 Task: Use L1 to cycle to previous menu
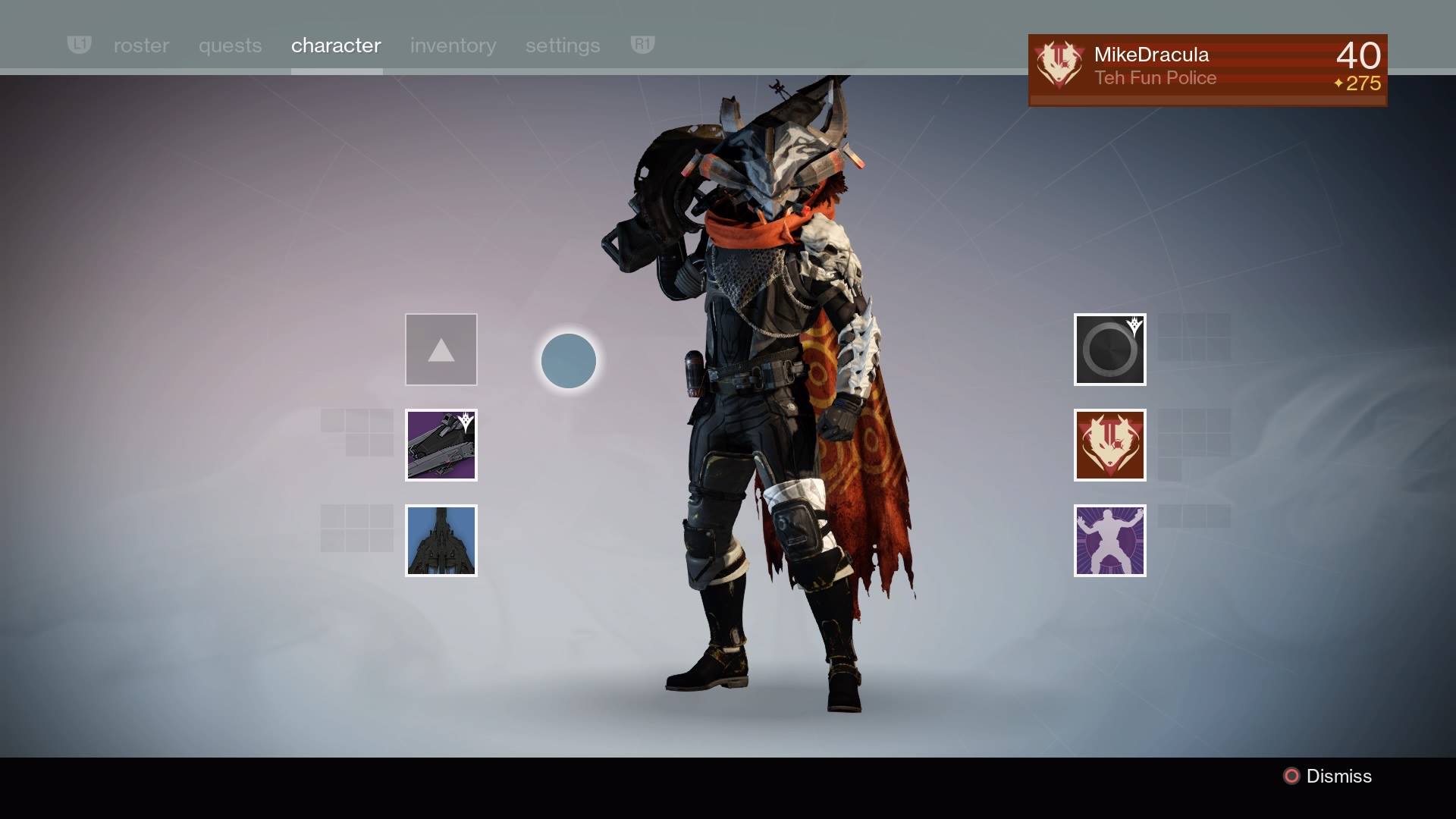(79, 45)
